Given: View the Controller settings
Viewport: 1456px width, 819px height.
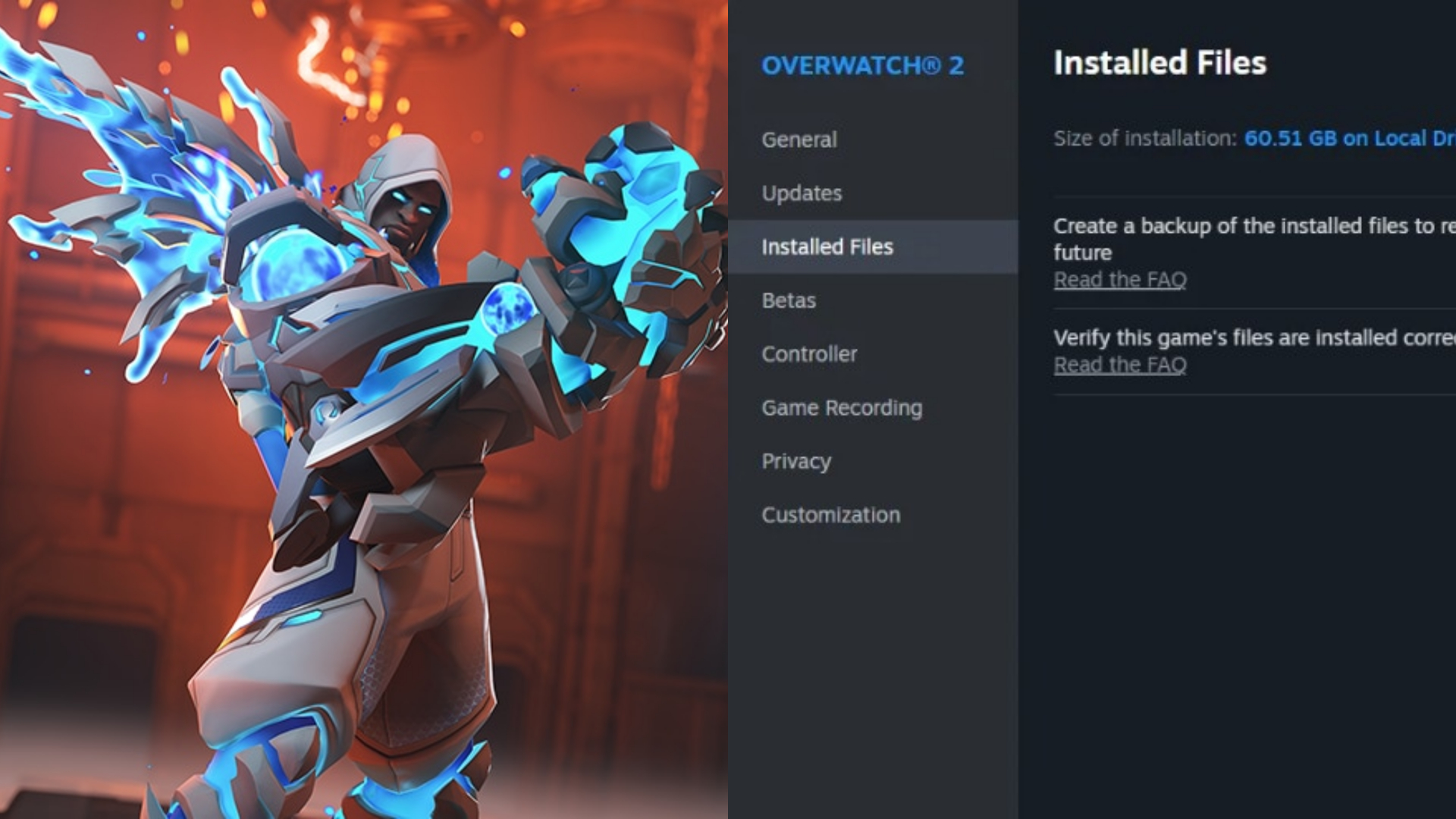Looking at the screenshot, I should coord(808,354).
